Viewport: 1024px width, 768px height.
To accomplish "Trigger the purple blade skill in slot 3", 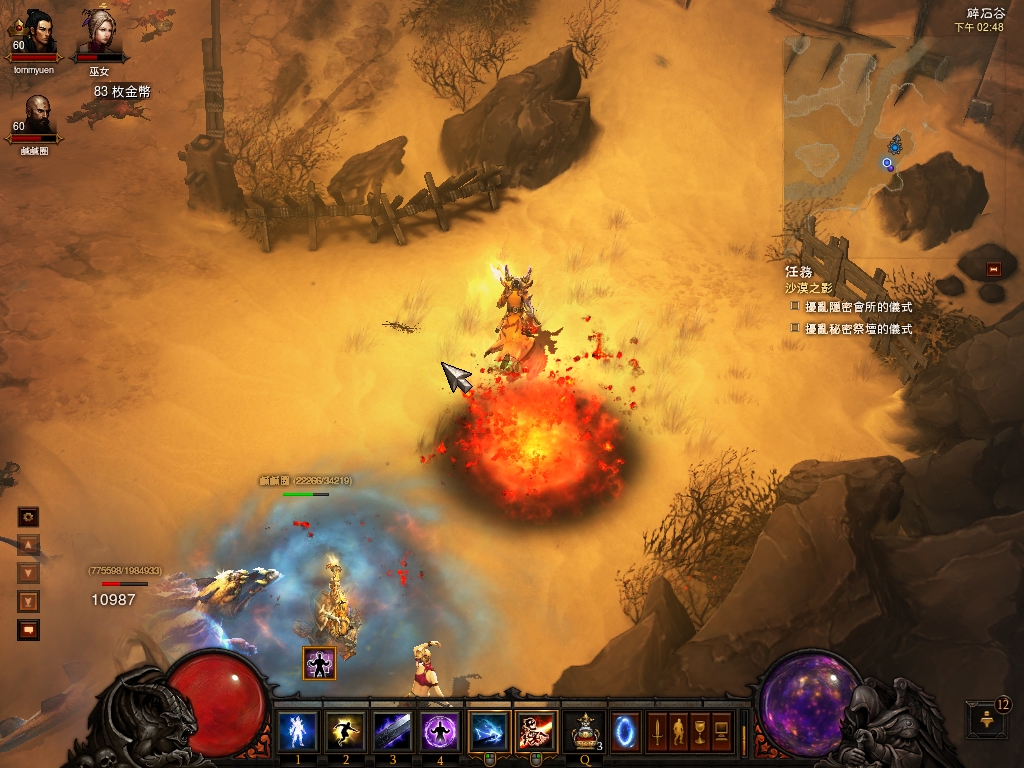I will point(393,731).
